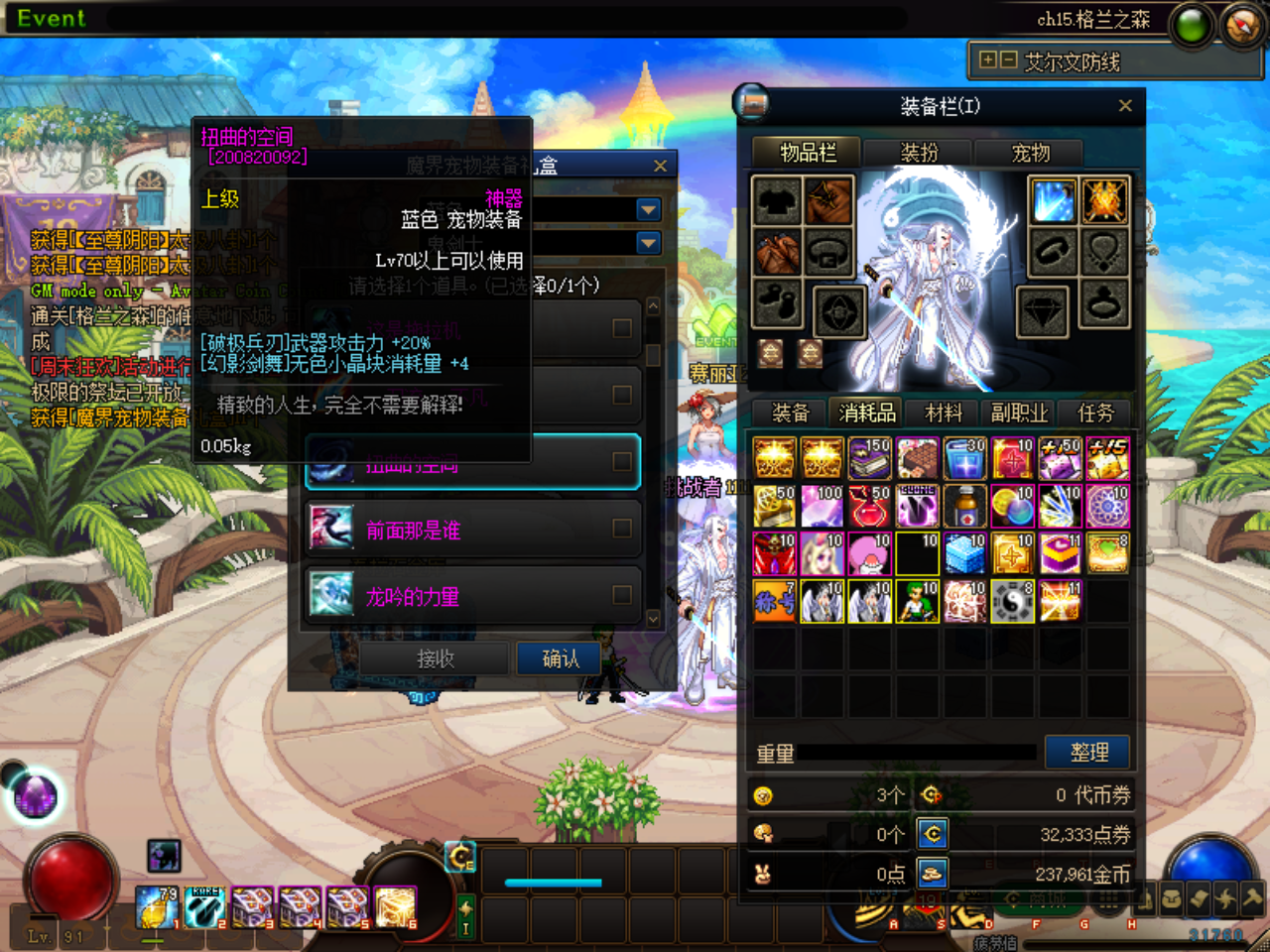Open the backpack icon near the bottom-right orb
This screenshot has height=952, width=1270.
tap(1171, 898)
